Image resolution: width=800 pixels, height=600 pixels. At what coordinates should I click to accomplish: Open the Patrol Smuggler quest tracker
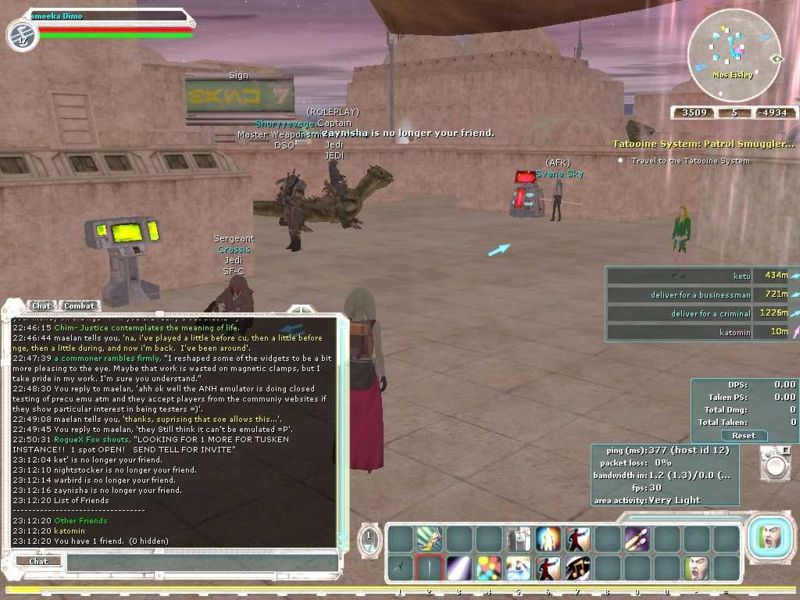coord(704,144)
